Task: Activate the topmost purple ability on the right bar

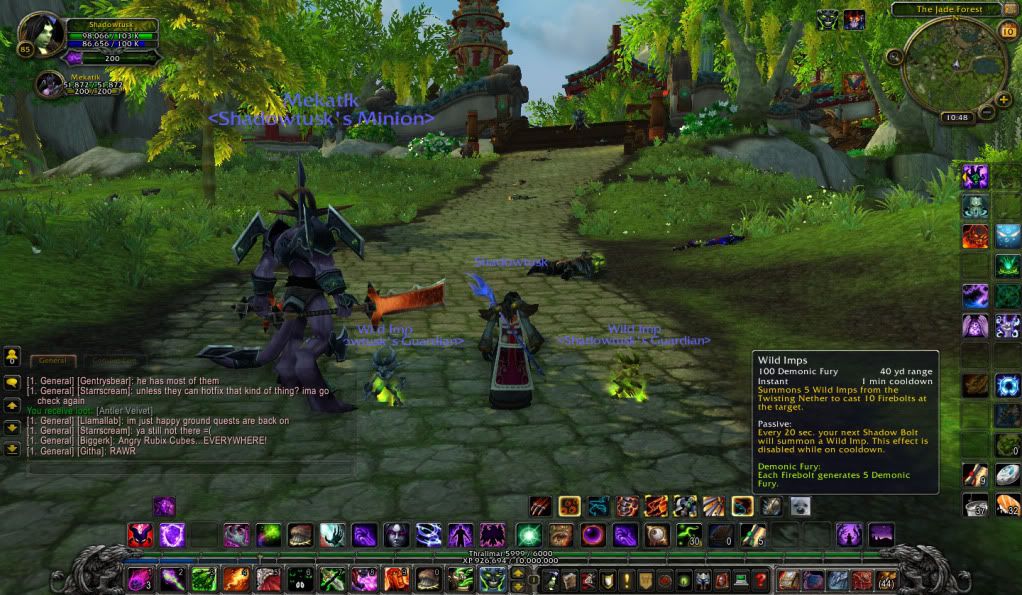Action: click(975, 177)
